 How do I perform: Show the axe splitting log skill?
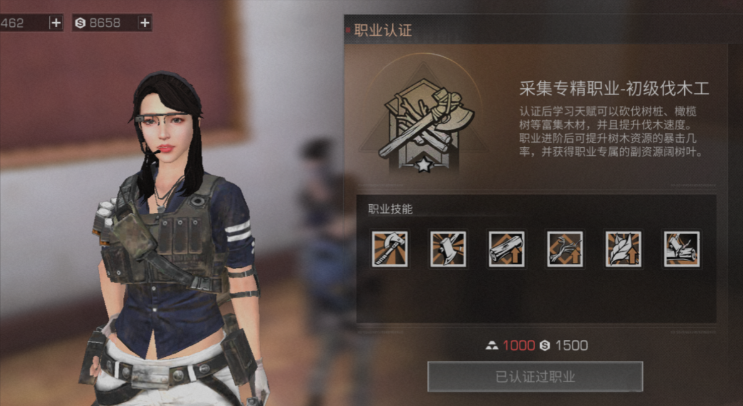(681, 249)
